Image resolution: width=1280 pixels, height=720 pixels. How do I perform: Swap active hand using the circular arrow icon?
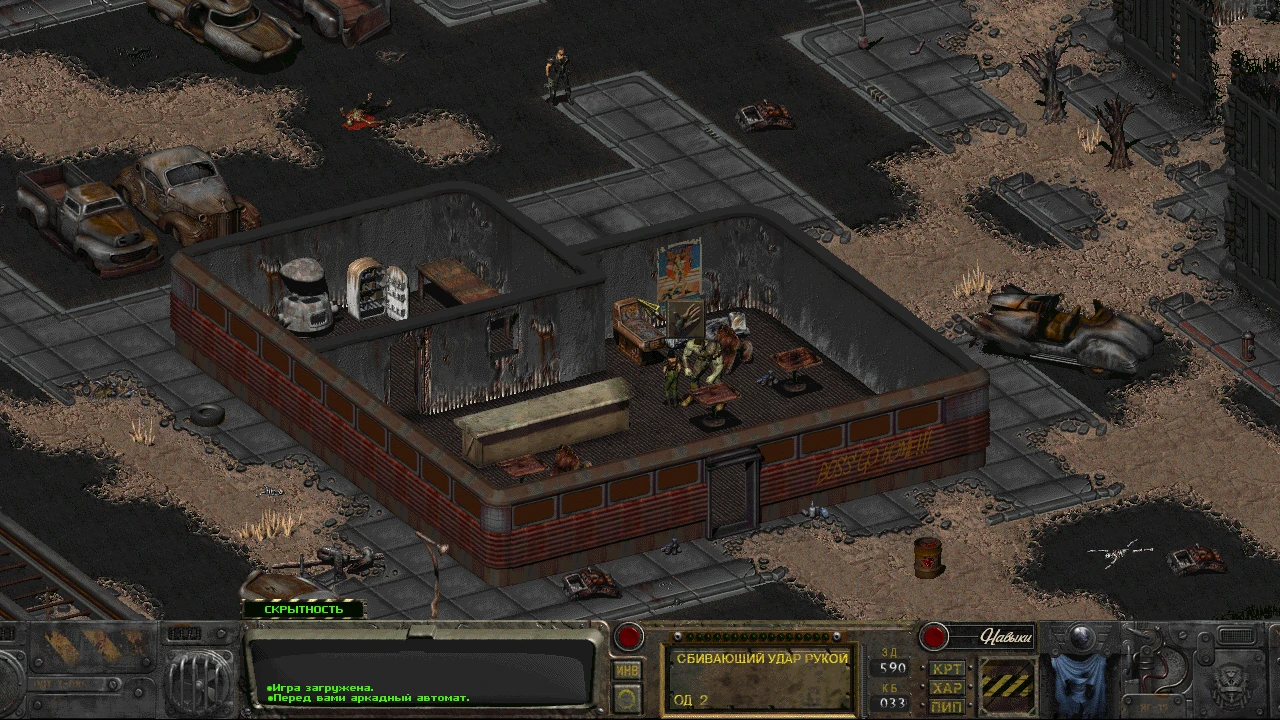coord(626,697)
